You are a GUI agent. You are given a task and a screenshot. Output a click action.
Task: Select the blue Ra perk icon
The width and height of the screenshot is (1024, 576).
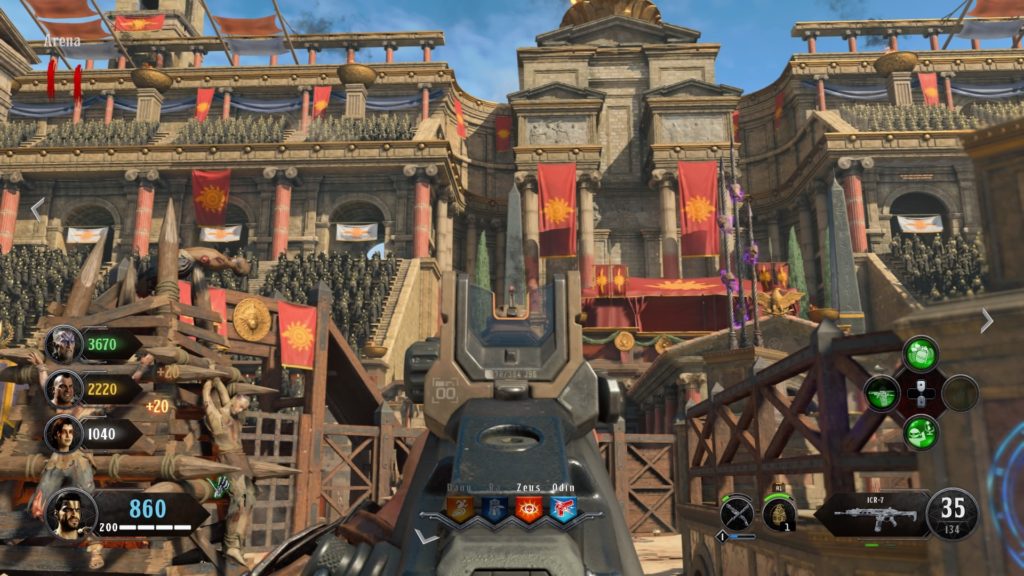(496, 509)
